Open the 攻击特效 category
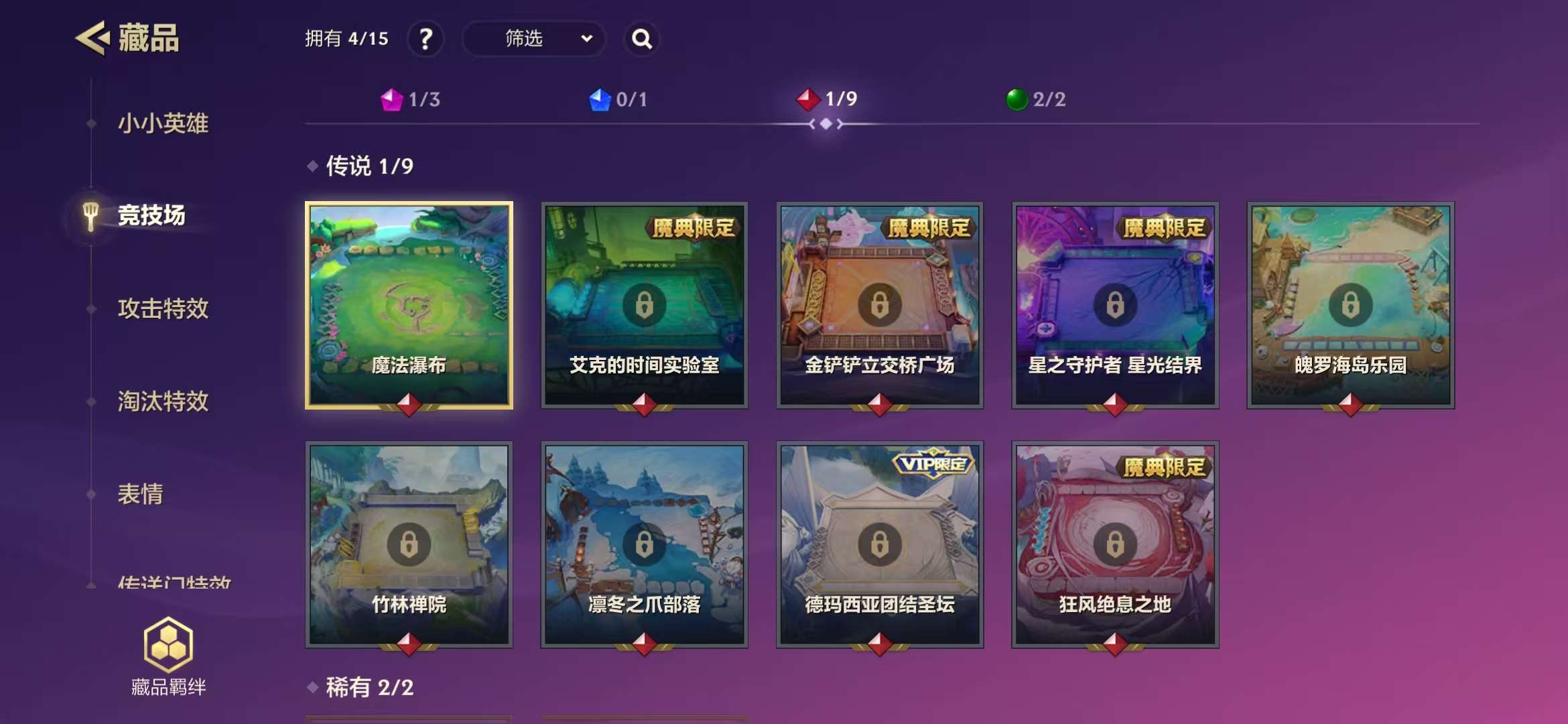The height and width of the screenshot is (724, 1568). tap(163, 308)
